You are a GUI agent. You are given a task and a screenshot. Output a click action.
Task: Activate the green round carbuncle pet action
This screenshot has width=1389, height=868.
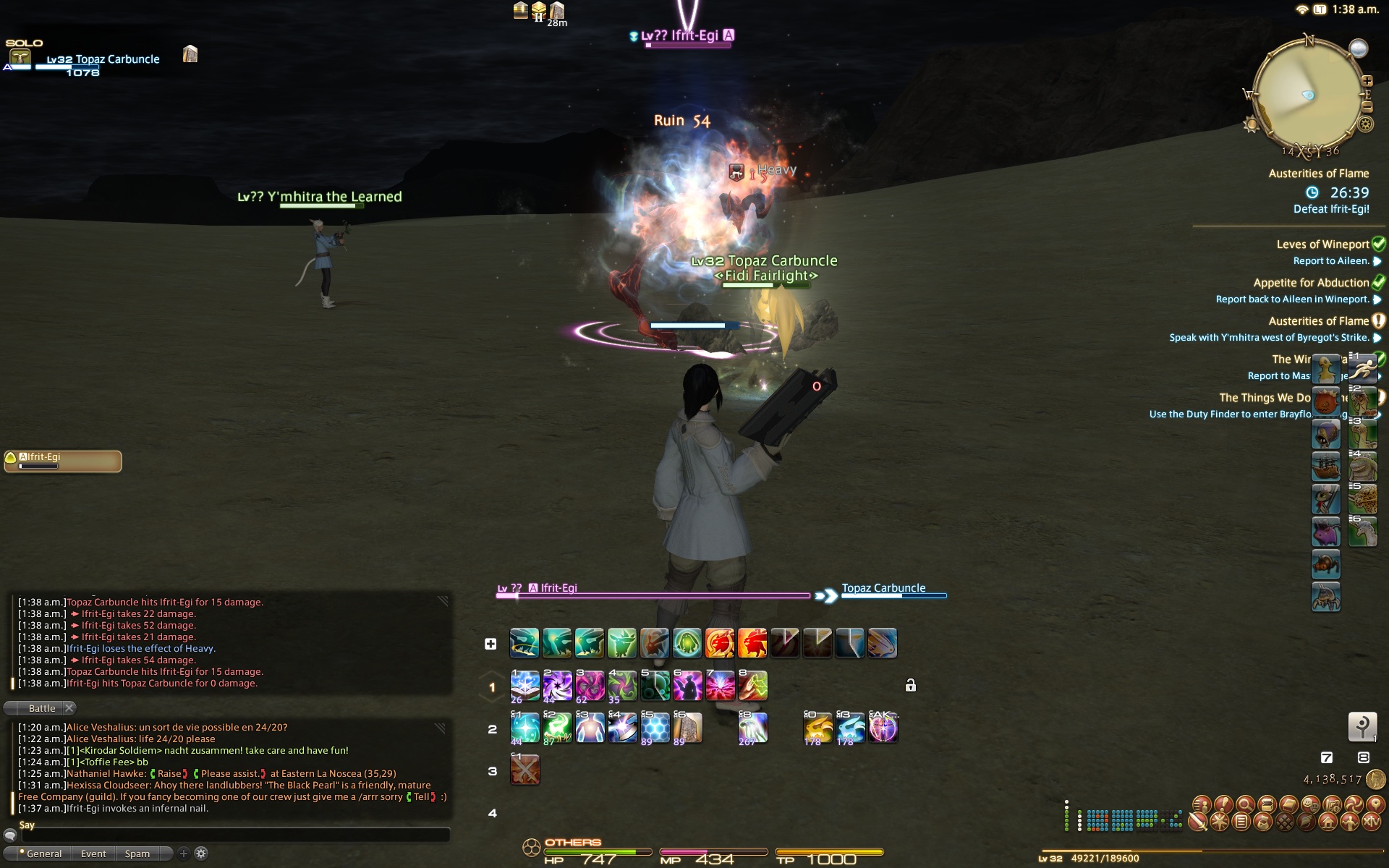687,643
